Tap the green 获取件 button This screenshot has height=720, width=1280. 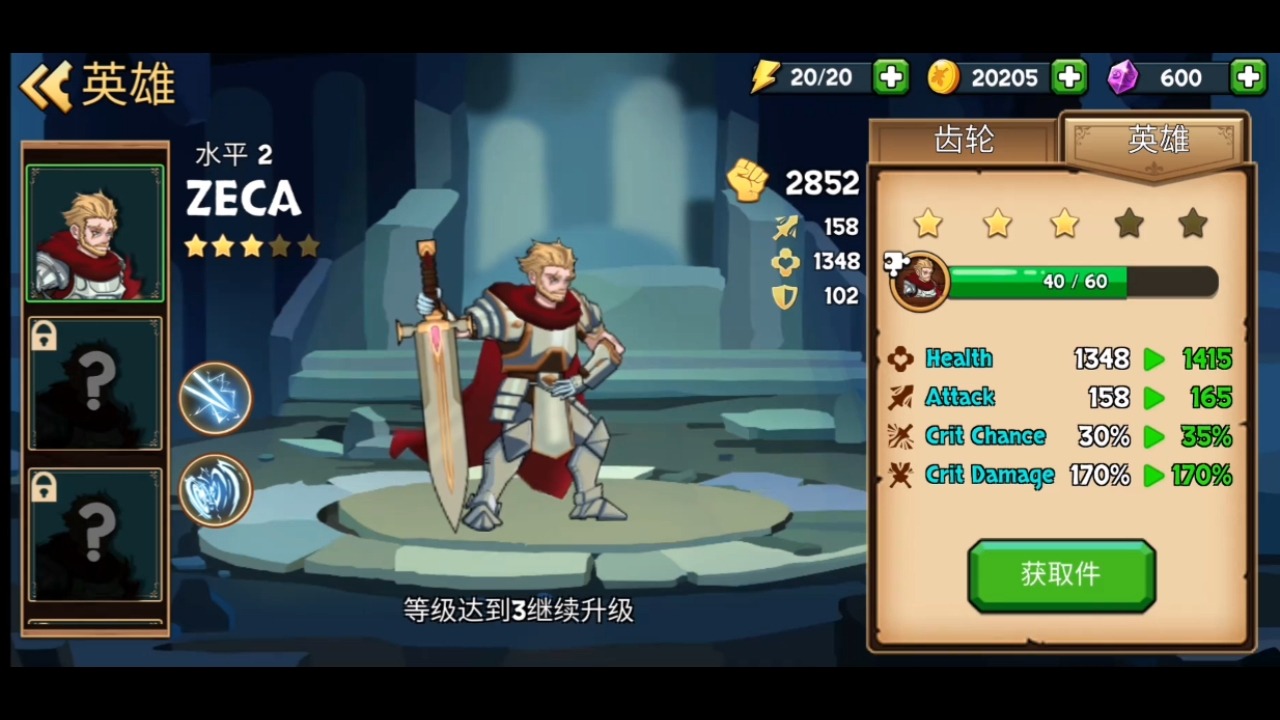coord(1061,574)
